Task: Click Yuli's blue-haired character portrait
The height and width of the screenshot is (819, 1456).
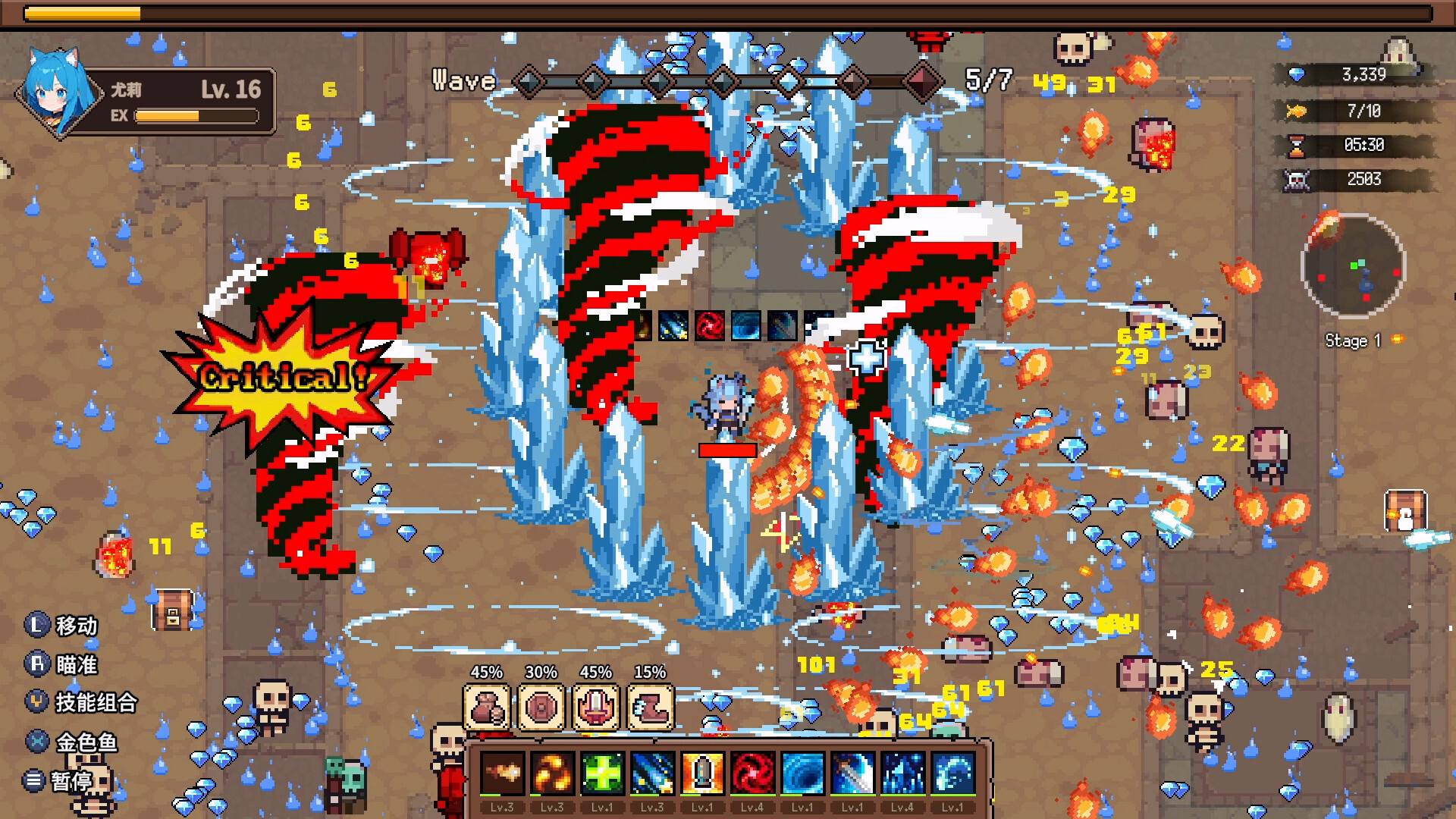Action: [58, 93]
